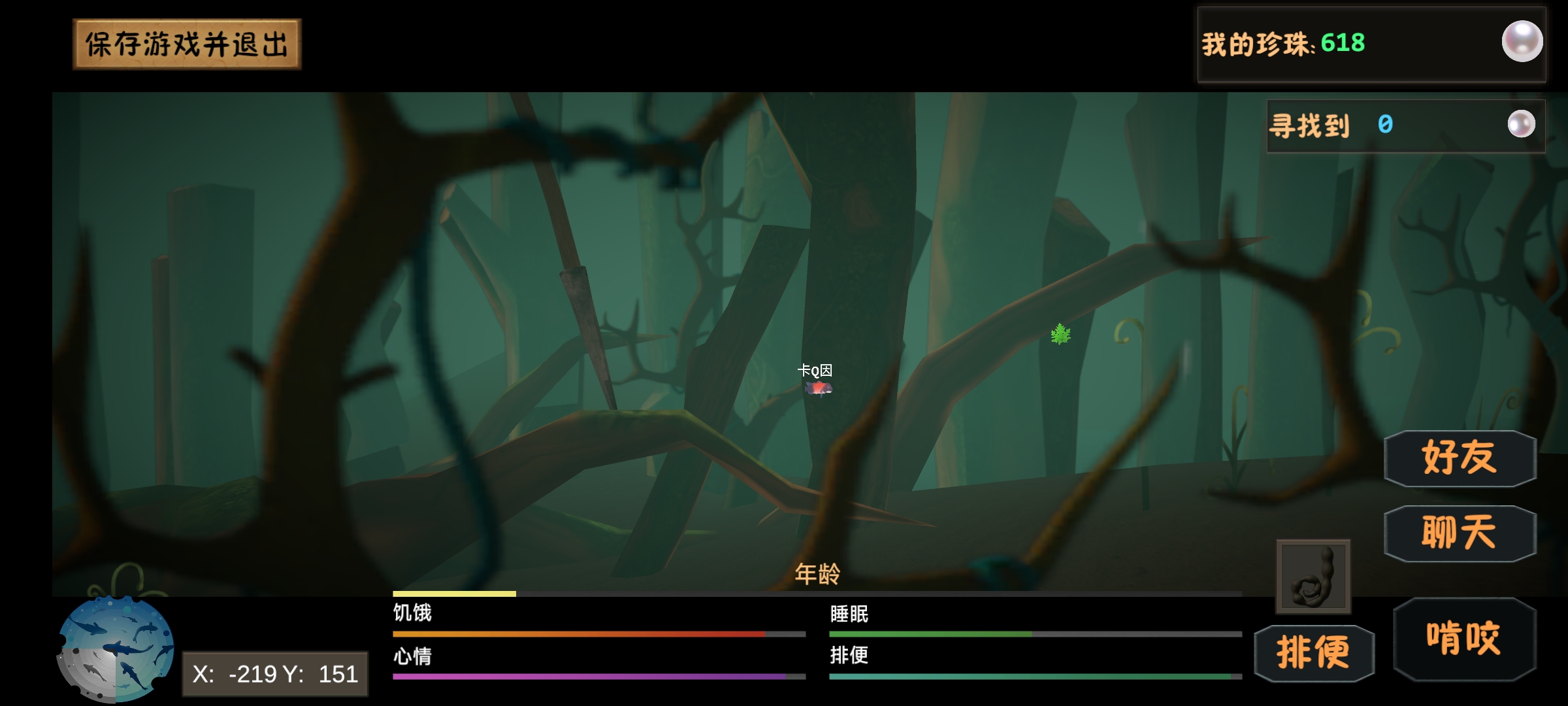1568x706 pixels.
Task: Open the 聊天 chat panel
Action: click(1460, 533)
